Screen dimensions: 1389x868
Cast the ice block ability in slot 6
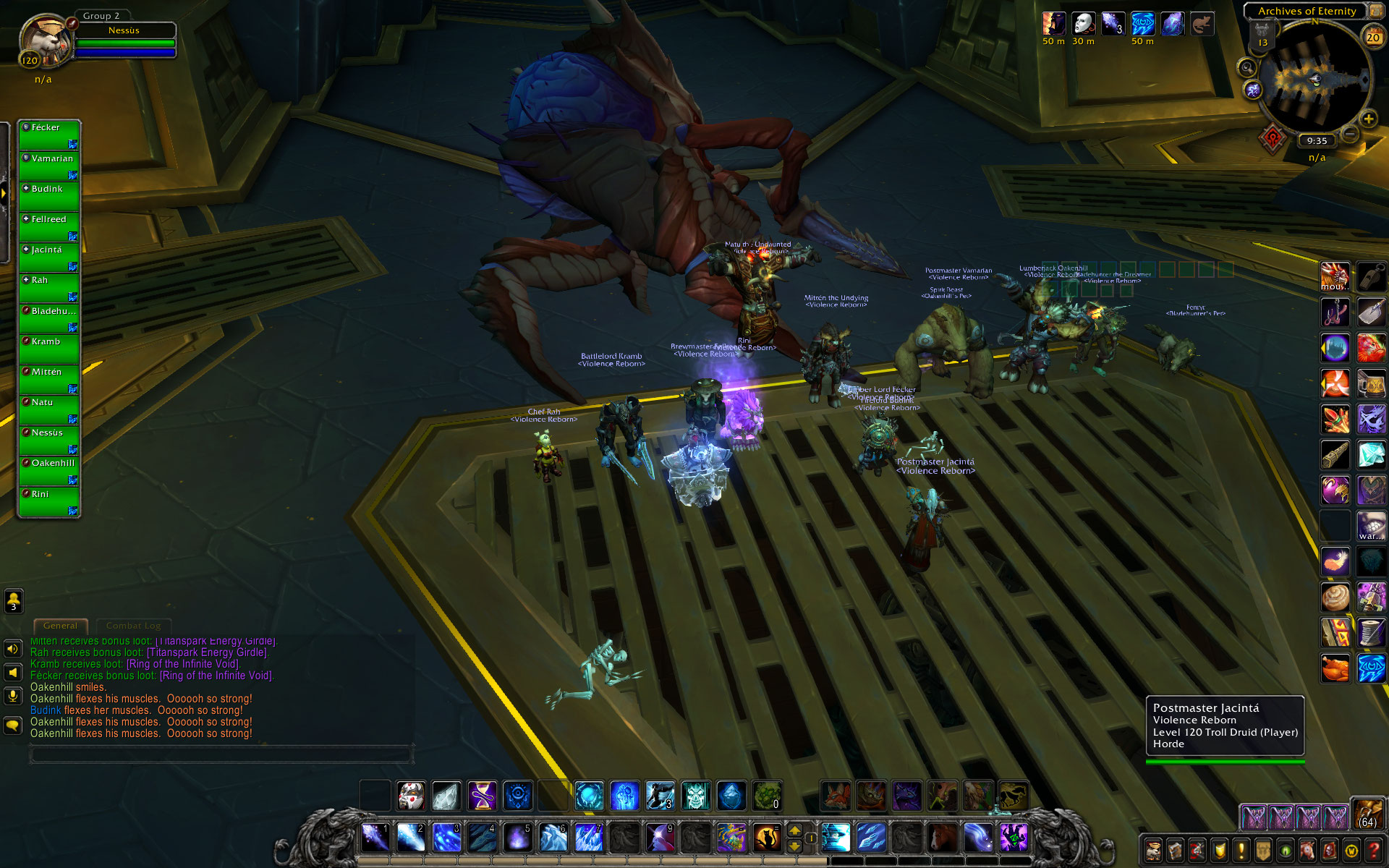point(553,838)
